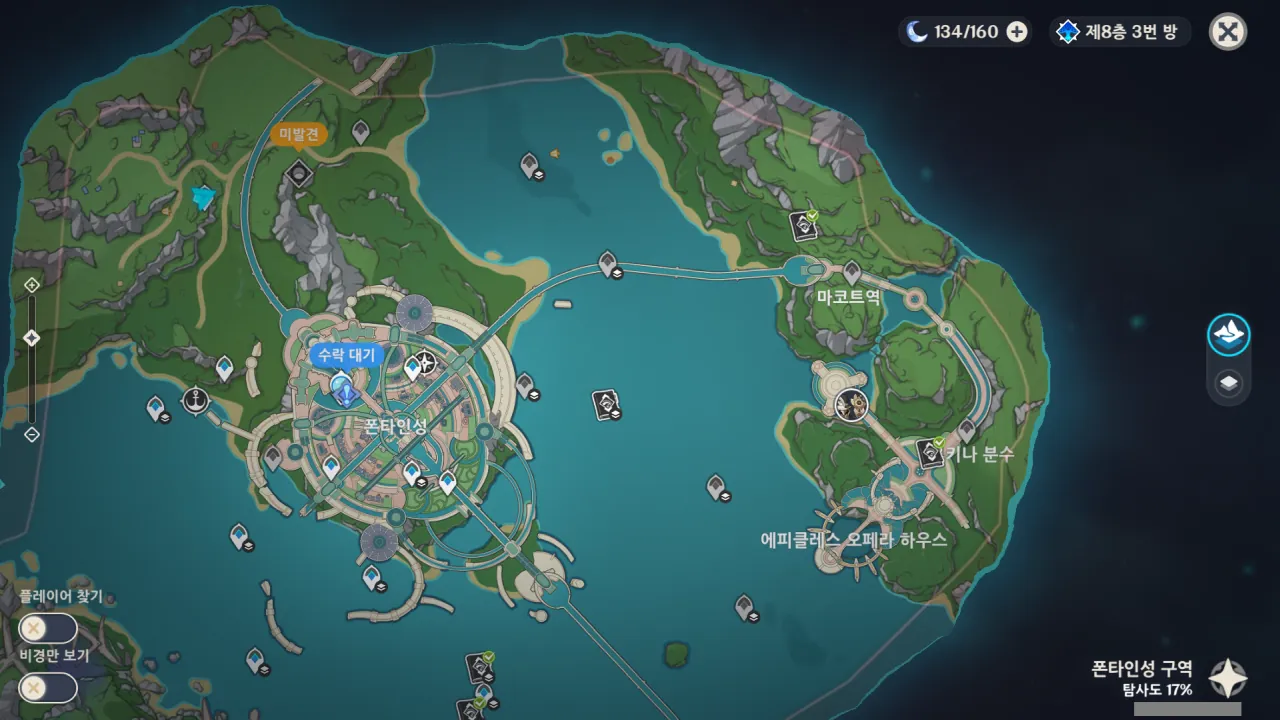Select the anchor waypoint marker
Screen dimensions: 1280x720
click(195, 400)
